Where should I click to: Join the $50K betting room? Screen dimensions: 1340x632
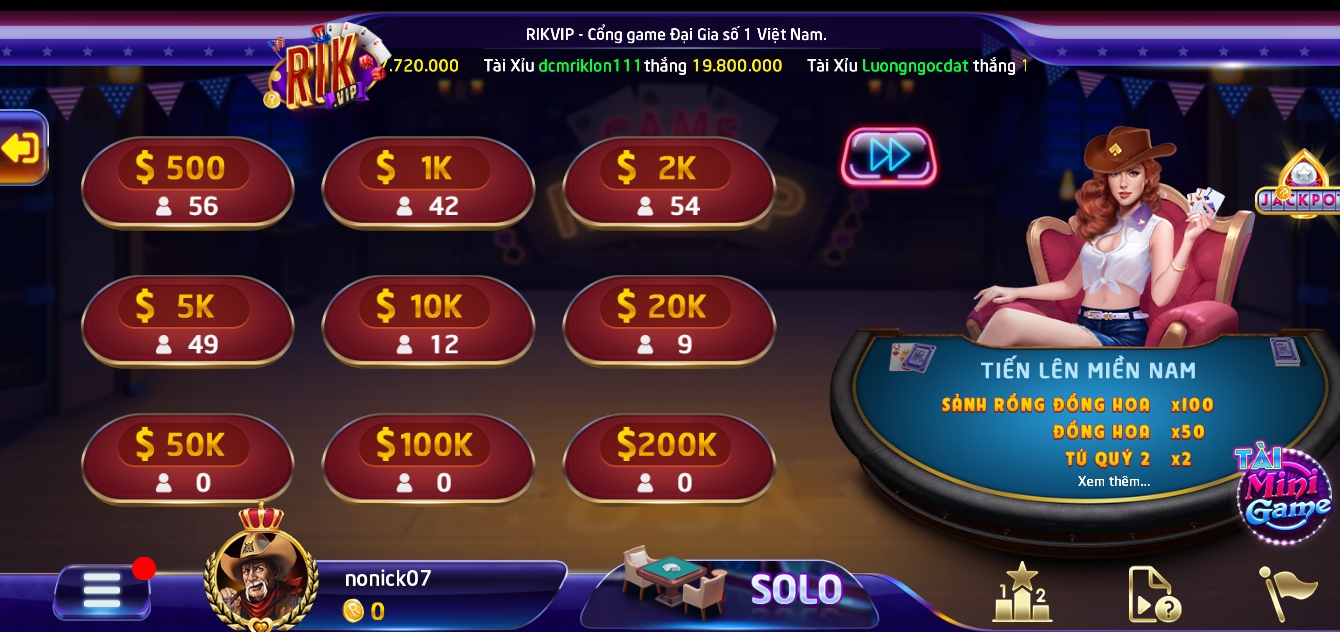(187, 460)
